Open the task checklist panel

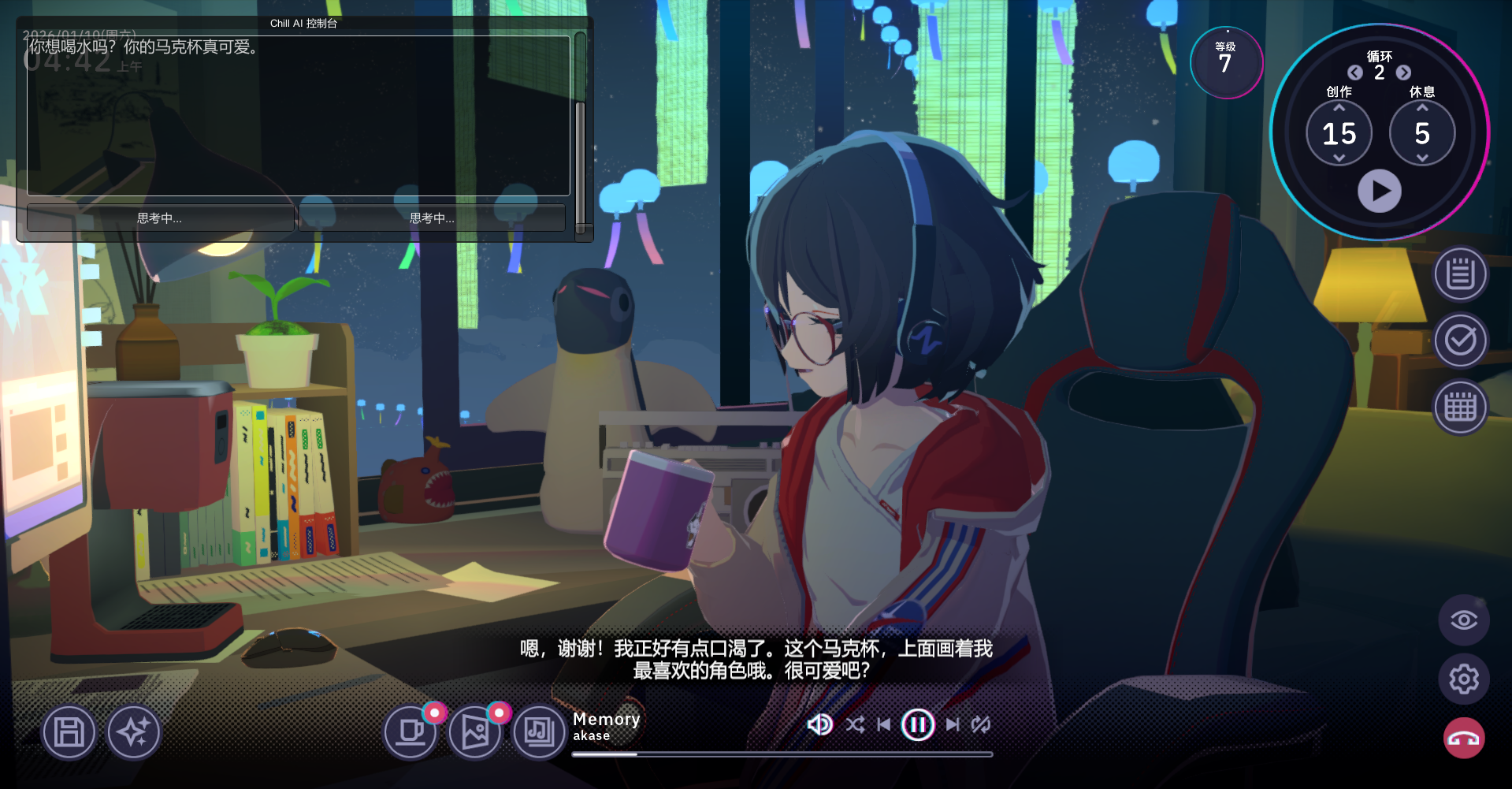coord(1462,340)
